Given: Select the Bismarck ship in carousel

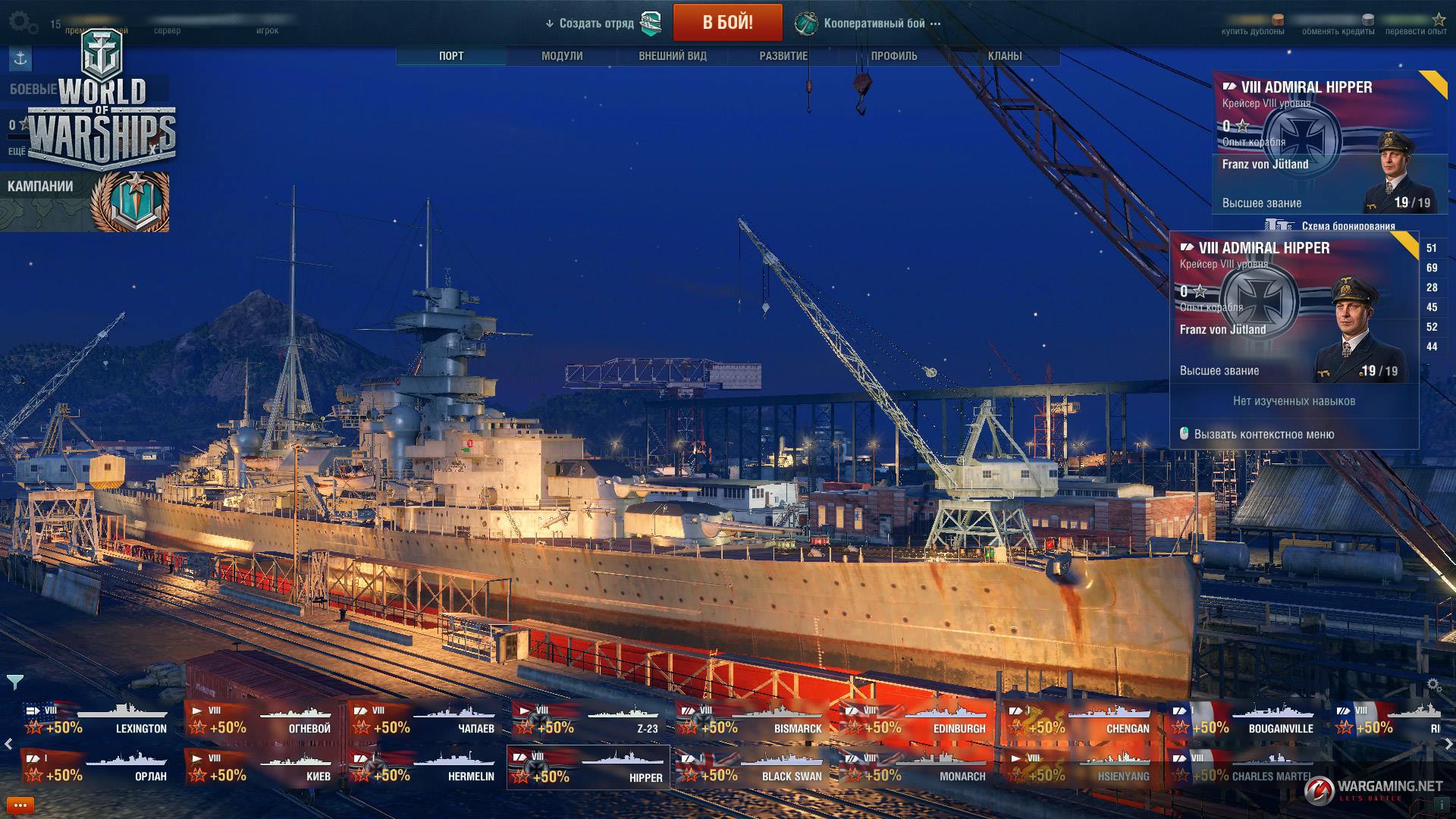Looking at the screenshot, I should [751, 720].
